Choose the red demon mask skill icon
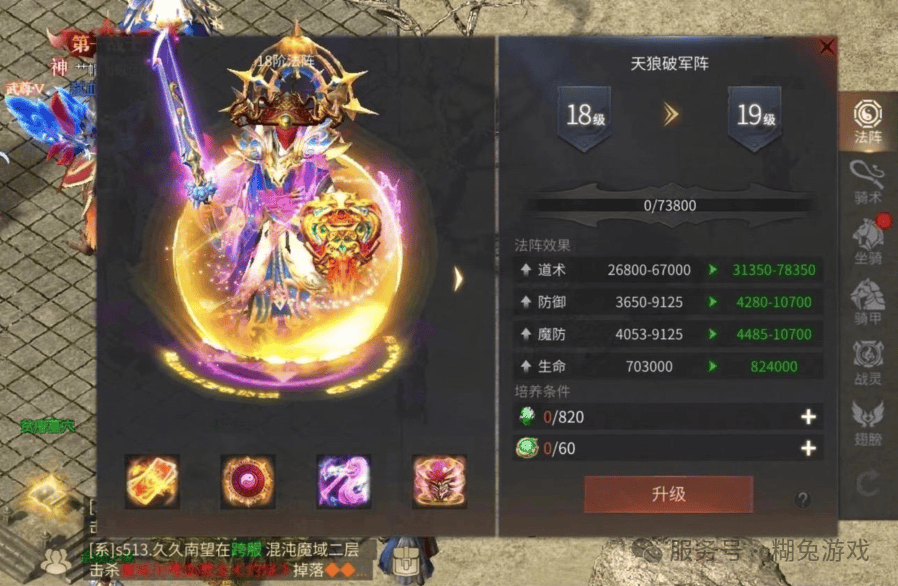This screenshot has height=586, width=898. tap(440, 481)
